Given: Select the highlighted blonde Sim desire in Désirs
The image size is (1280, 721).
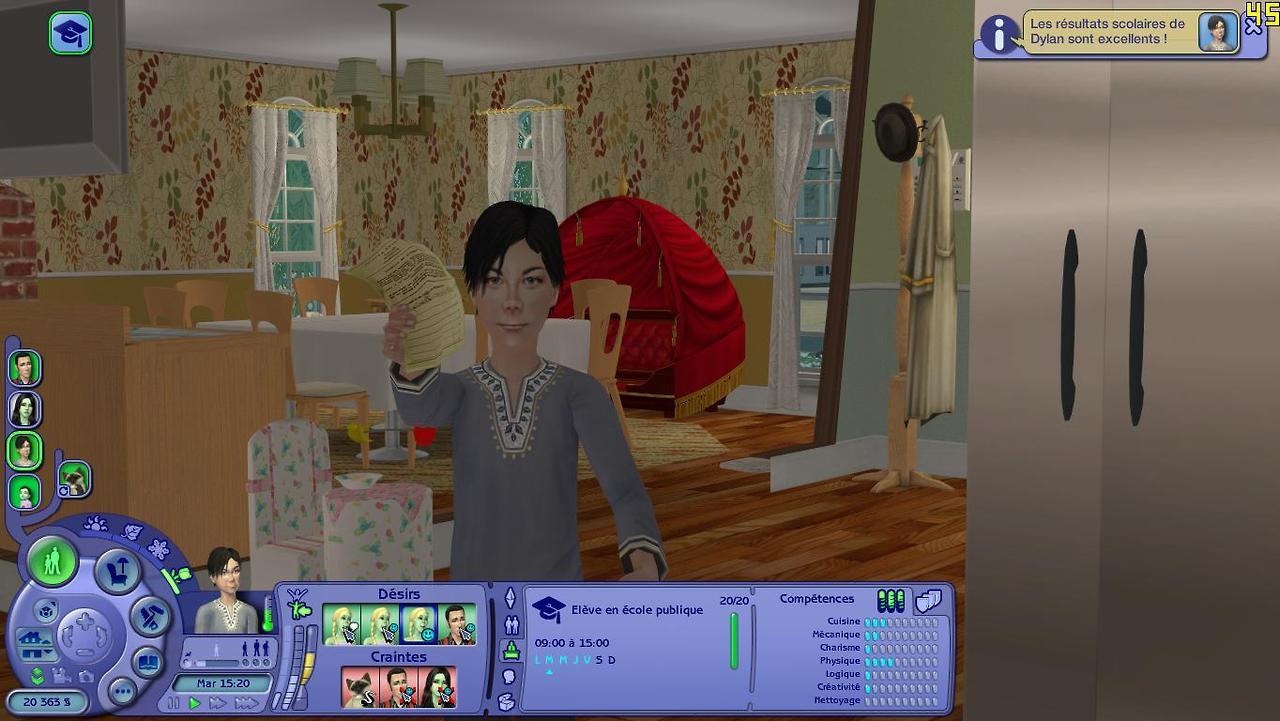Looking at the screenshot, I should [x=418, y=625].
